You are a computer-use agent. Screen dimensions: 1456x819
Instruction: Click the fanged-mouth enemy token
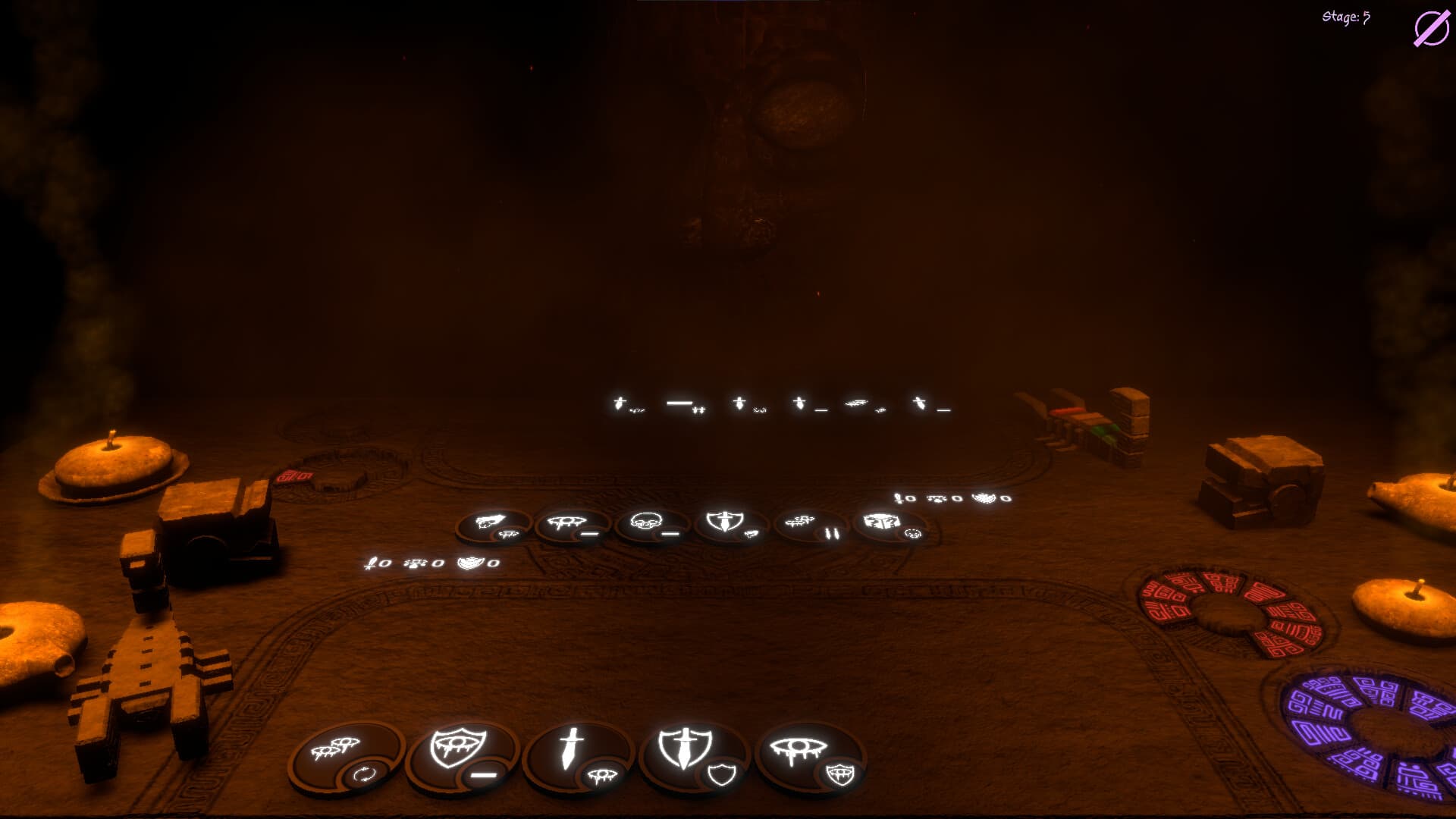click(566, 520)
